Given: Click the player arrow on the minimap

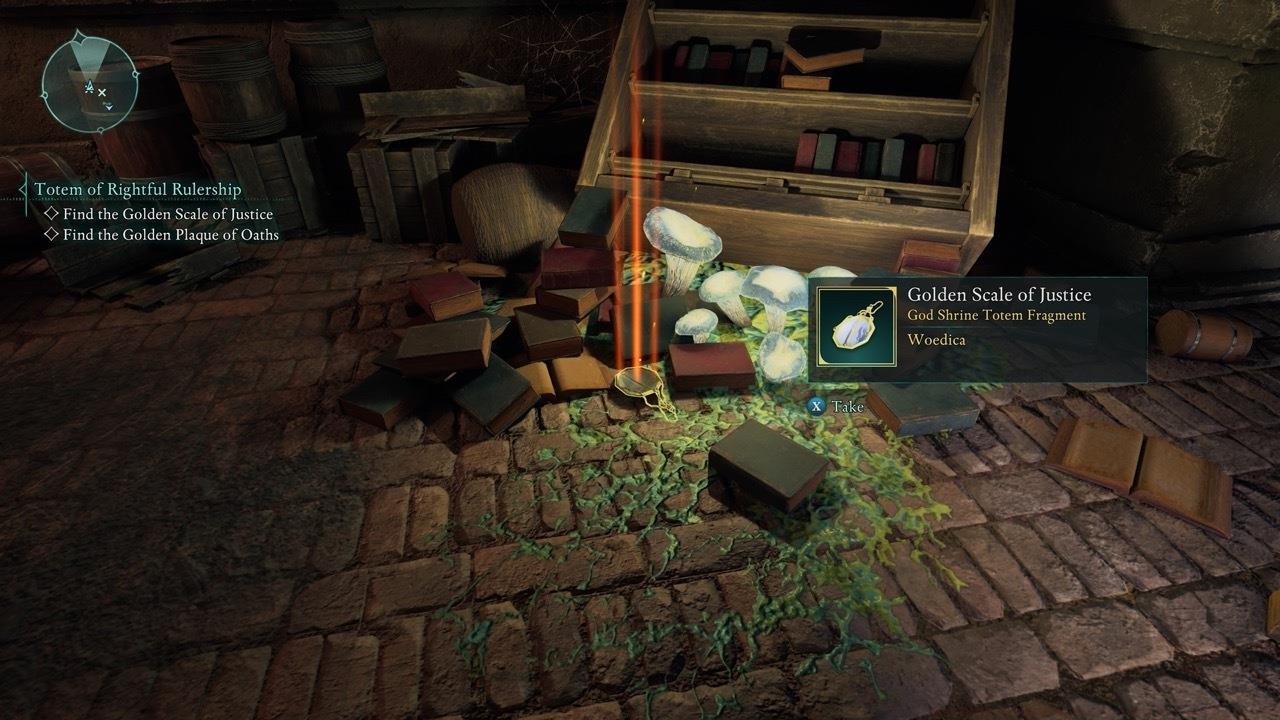Looking at the screenshot, I should click(x=89, y=86).
